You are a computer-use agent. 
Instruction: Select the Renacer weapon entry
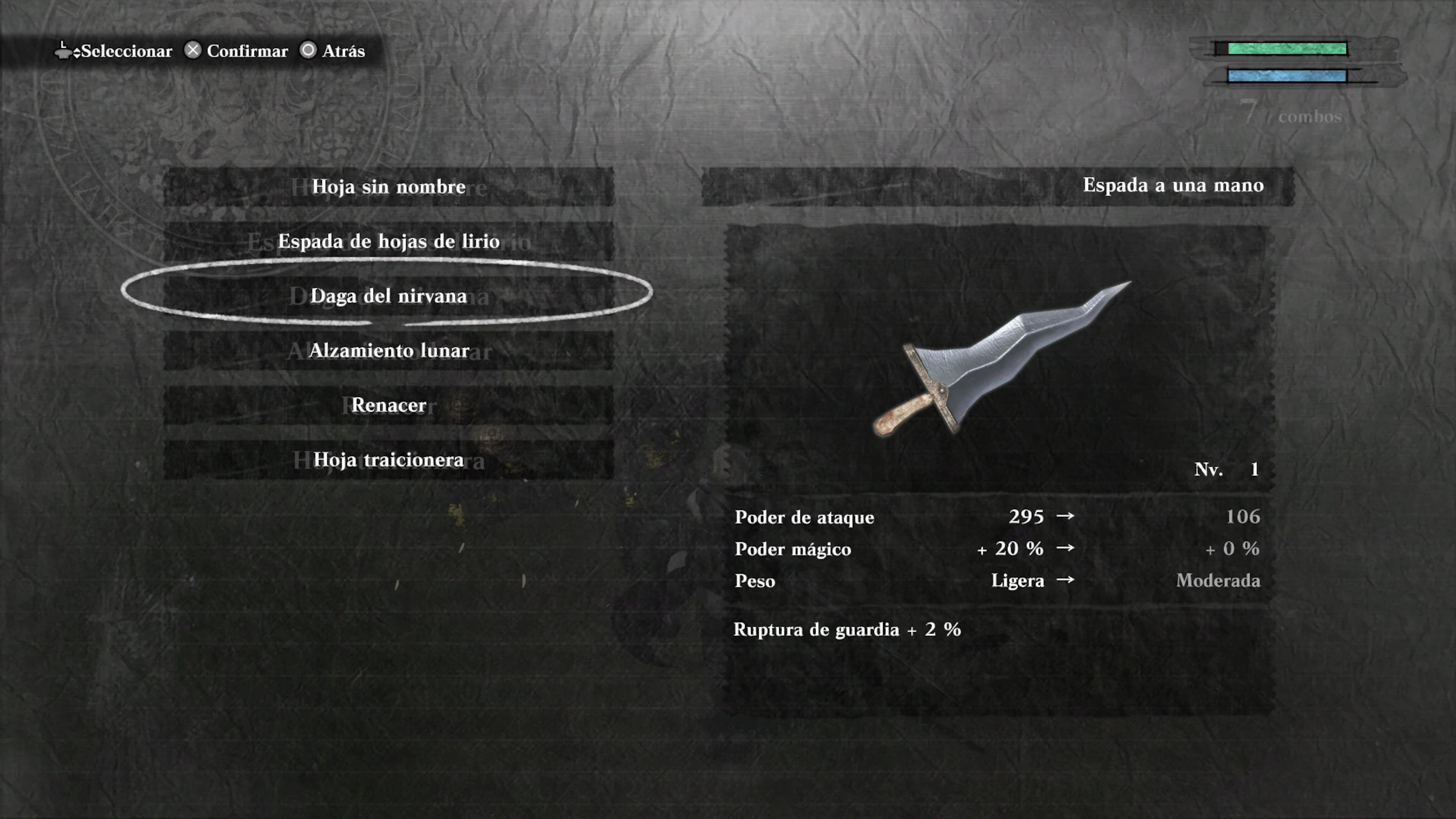389,405
